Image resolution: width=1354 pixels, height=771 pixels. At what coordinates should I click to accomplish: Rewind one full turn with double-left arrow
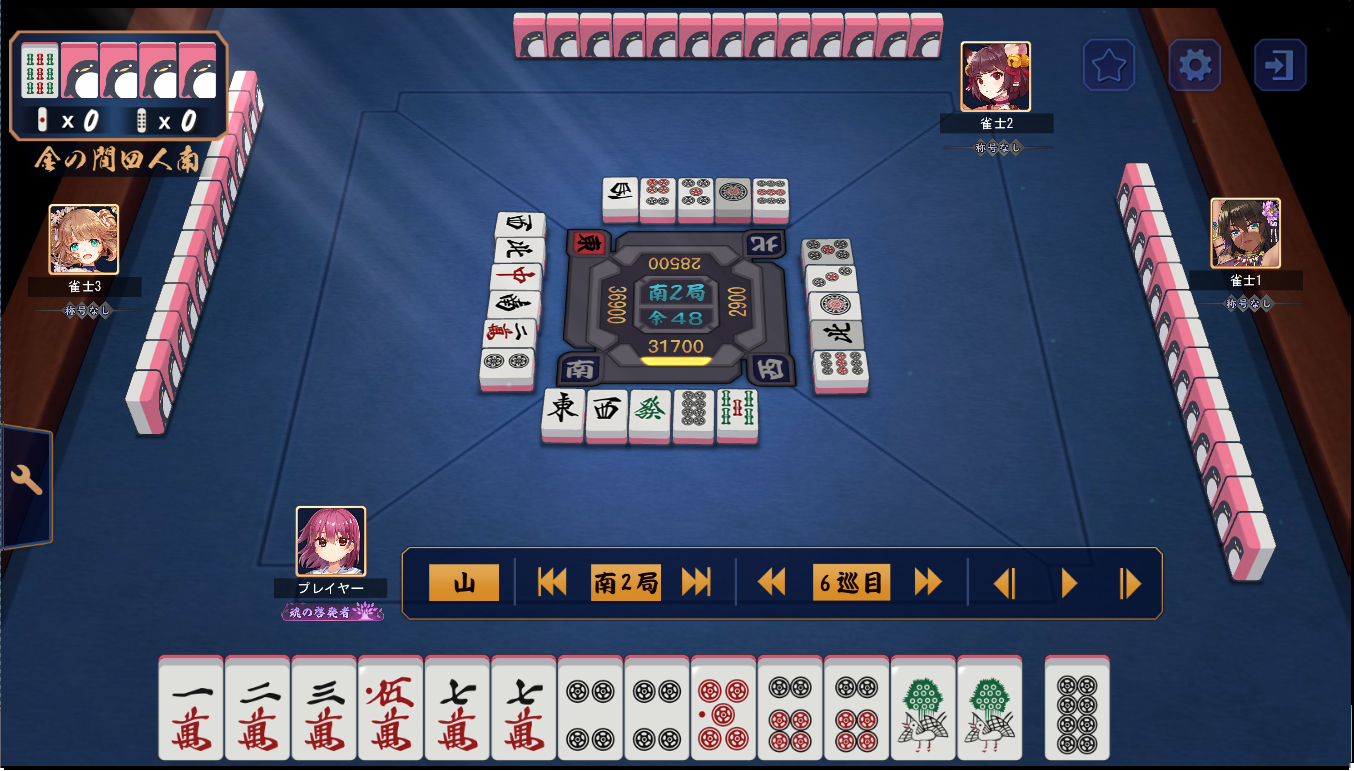coord(772,581)
